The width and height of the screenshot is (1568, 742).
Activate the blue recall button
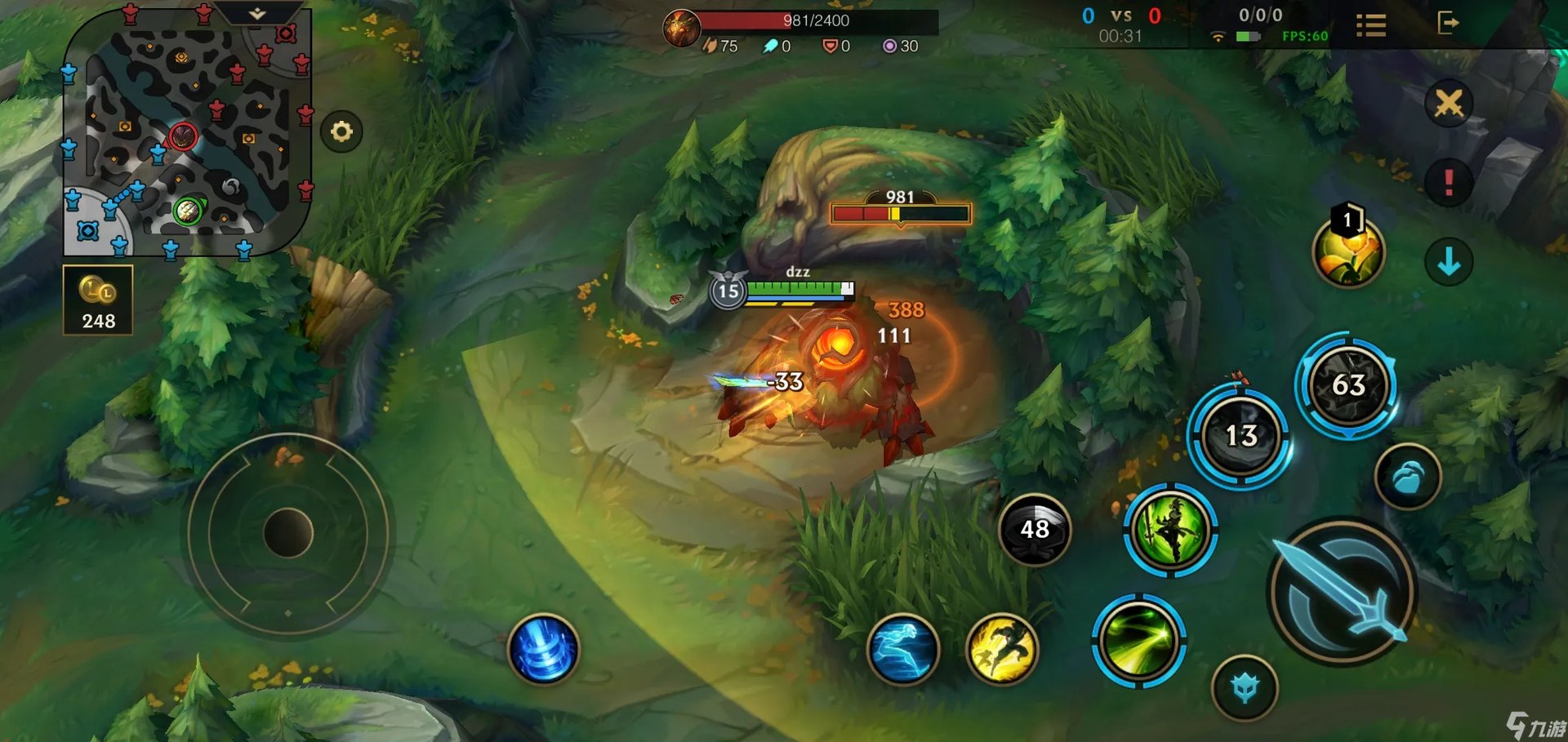[x=543, y=649]
